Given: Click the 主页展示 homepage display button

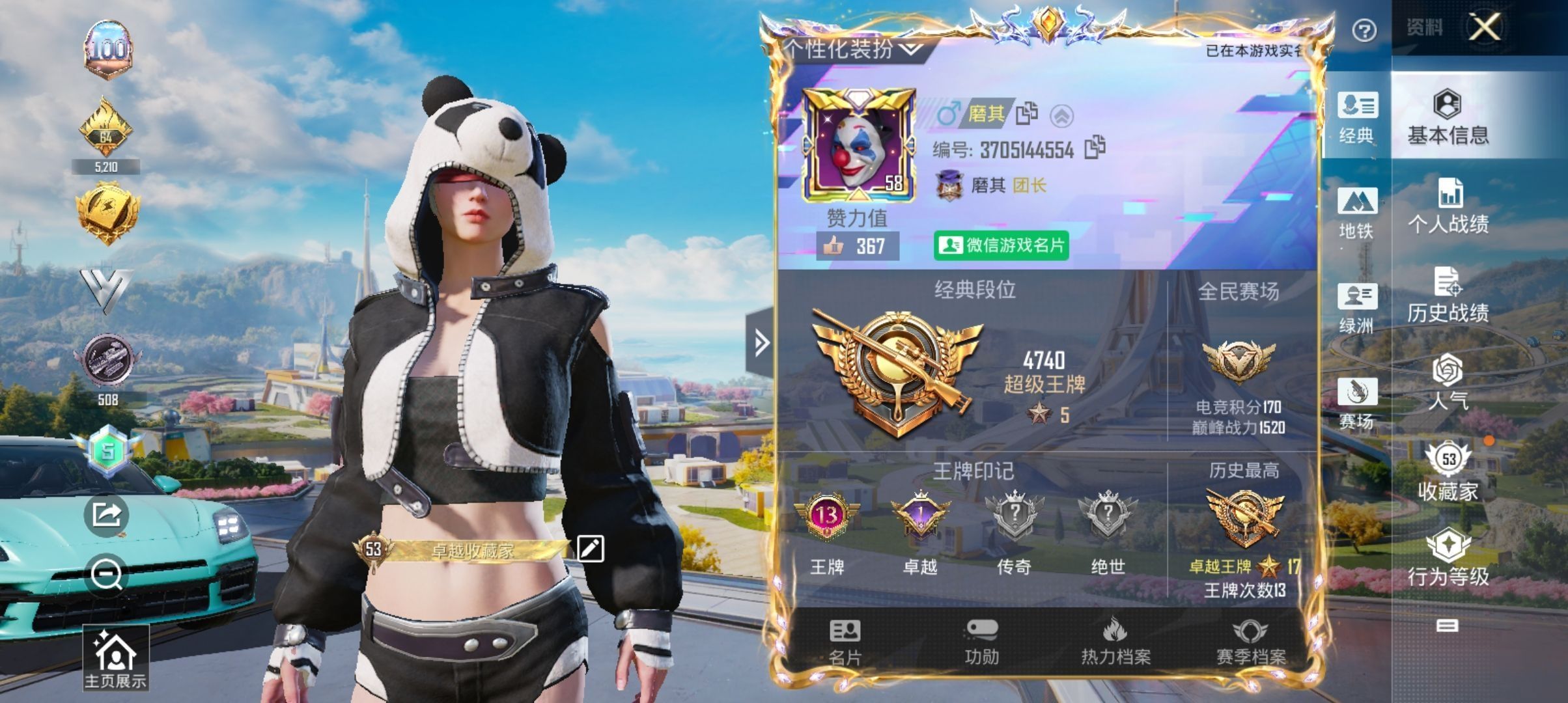Looking at the screenshot, I should coord(115,659).
